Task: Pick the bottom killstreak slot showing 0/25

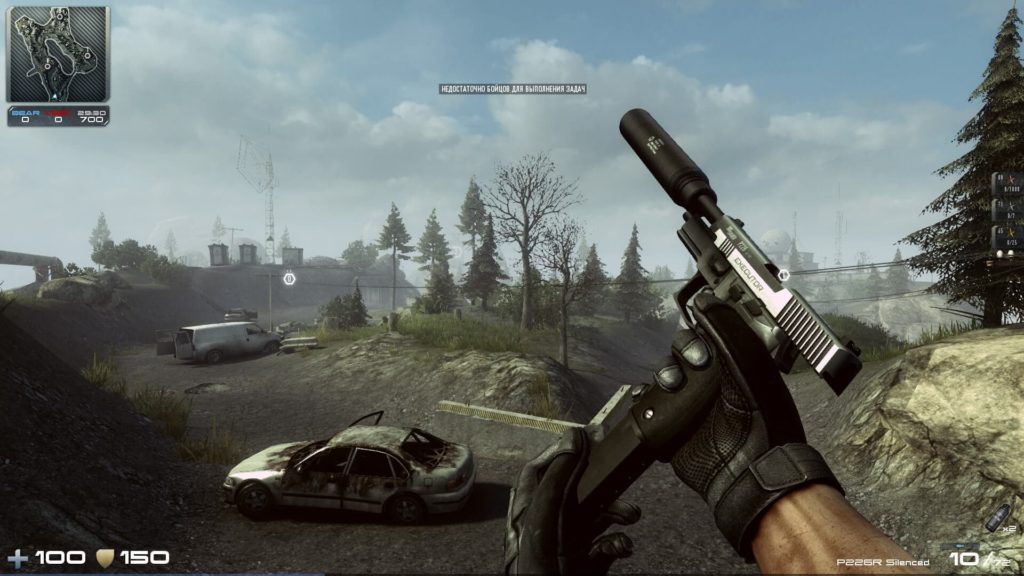Action: pos(1007,238)
